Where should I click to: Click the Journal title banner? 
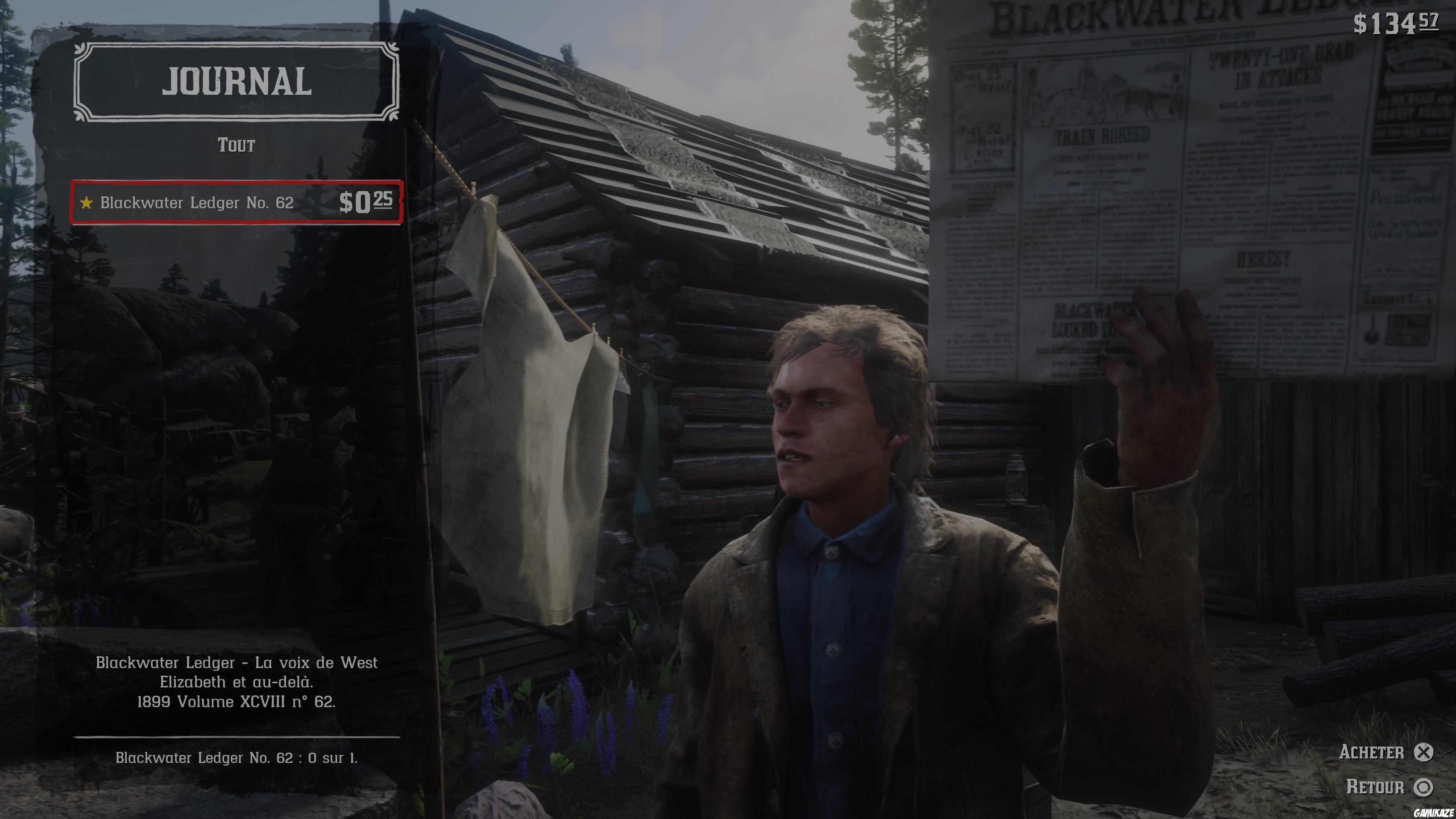pos(237,83)
